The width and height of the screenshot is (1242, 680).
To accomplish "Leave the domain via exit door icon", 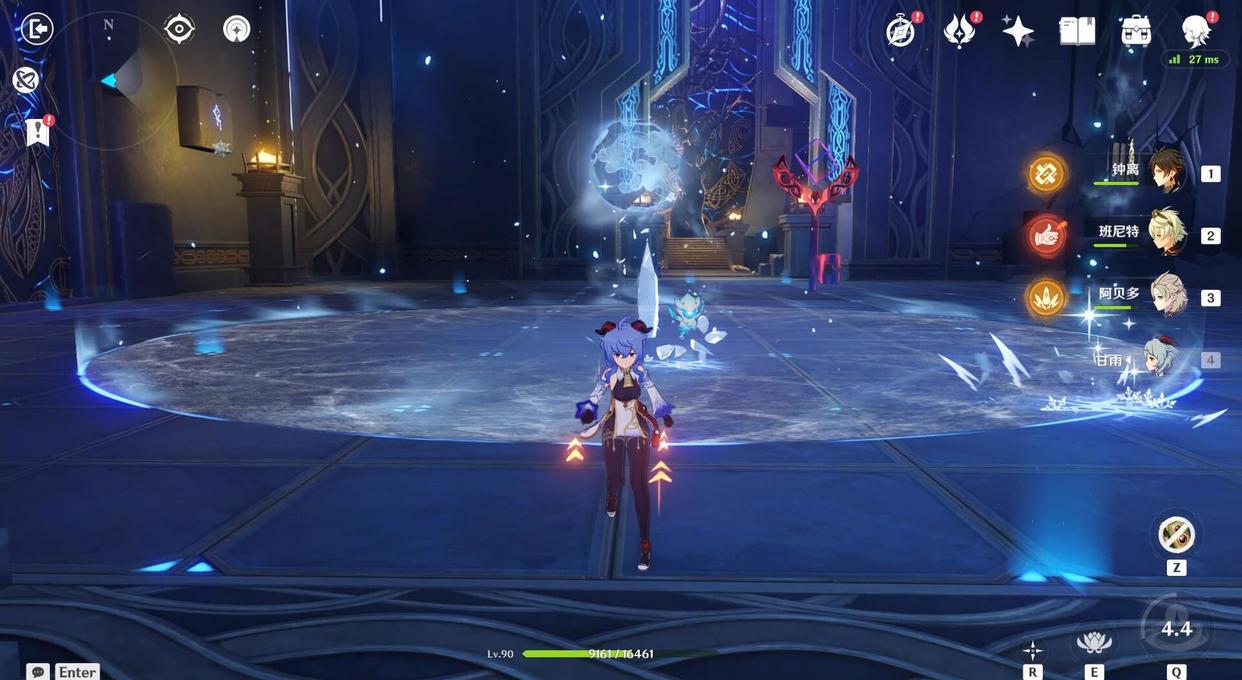I will pyautogui.click(x=36, y=29).
